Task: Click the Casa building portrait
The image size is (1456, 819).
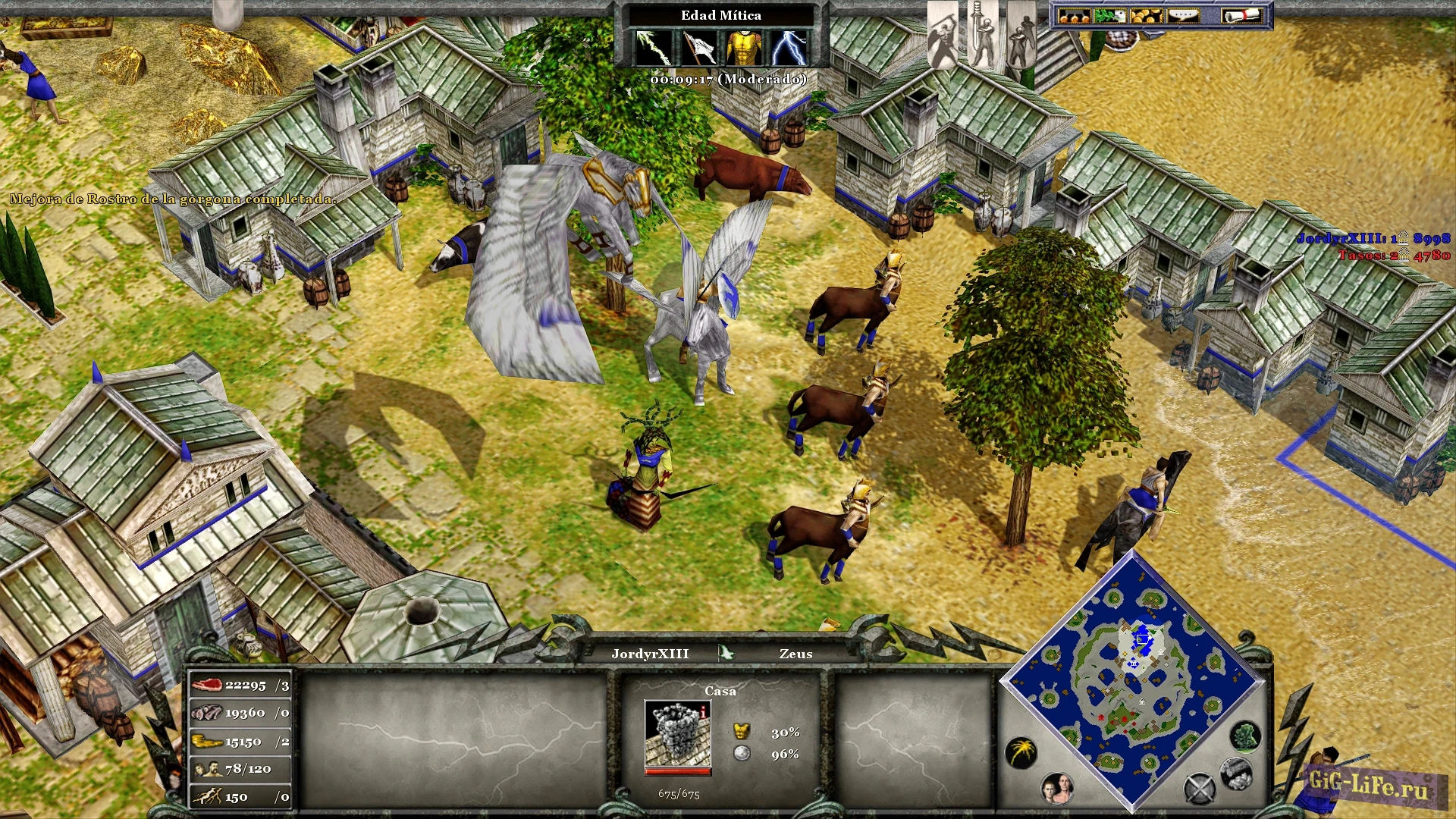Action: 677,733
